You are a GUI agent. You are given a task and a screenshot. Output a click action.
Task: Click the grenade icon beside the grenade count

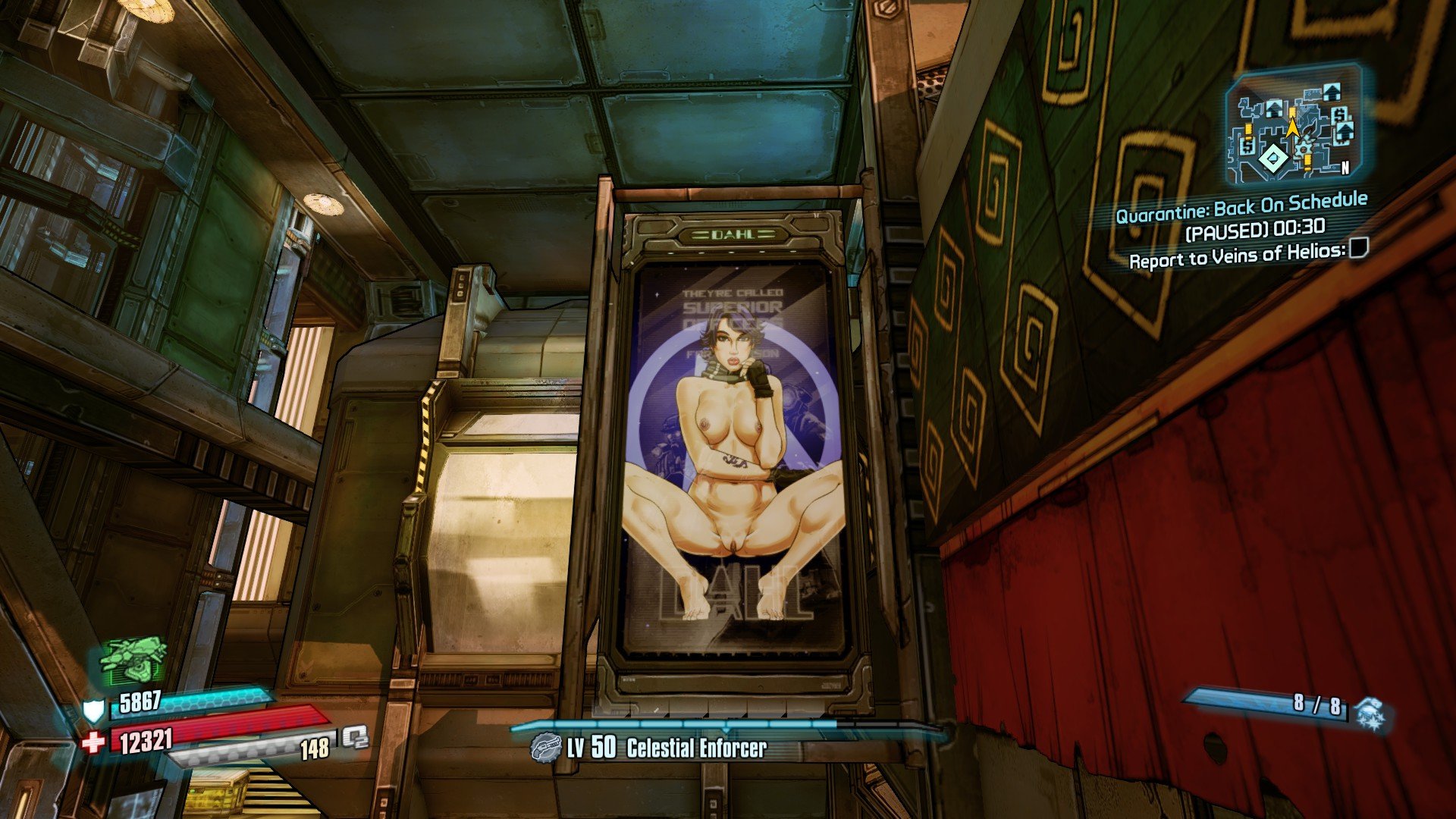pyautogui.click(x=1370, y=713)
